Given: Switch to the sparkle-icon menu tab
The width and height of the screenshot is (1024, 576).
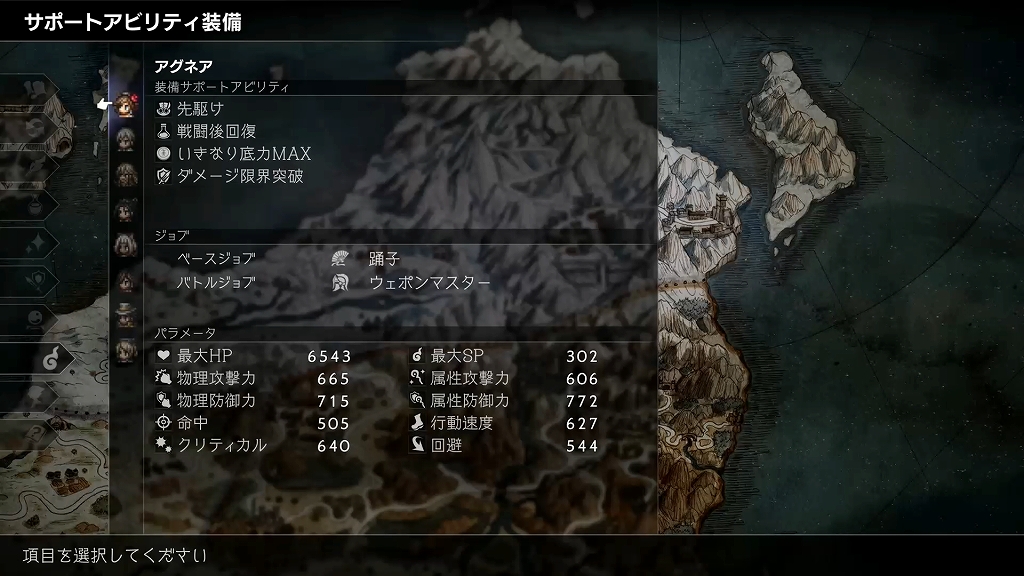Looking at the screenshot, I should (x=38, y=242).
